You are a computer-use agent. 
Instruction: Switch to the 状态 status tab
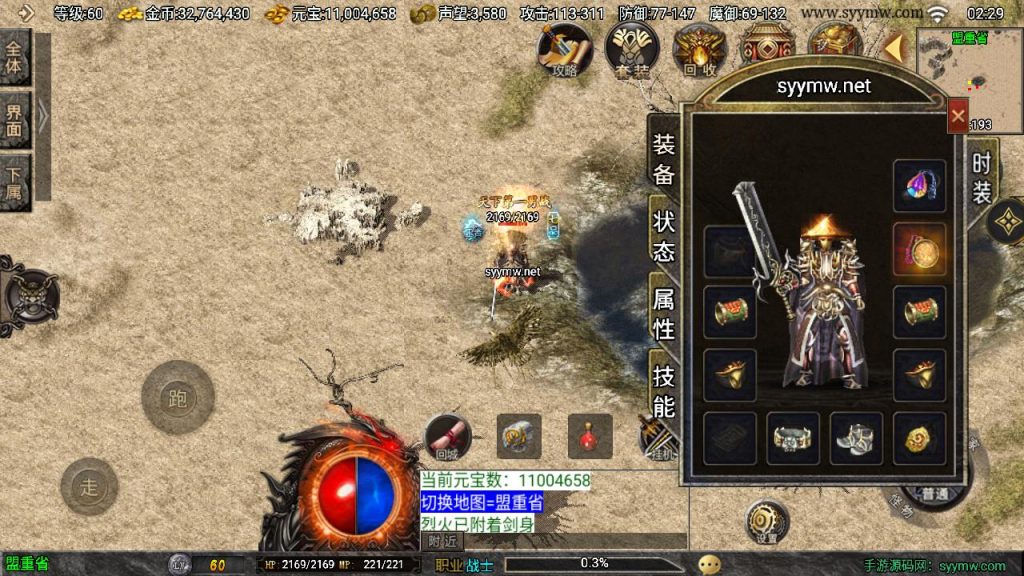[664, 235]
